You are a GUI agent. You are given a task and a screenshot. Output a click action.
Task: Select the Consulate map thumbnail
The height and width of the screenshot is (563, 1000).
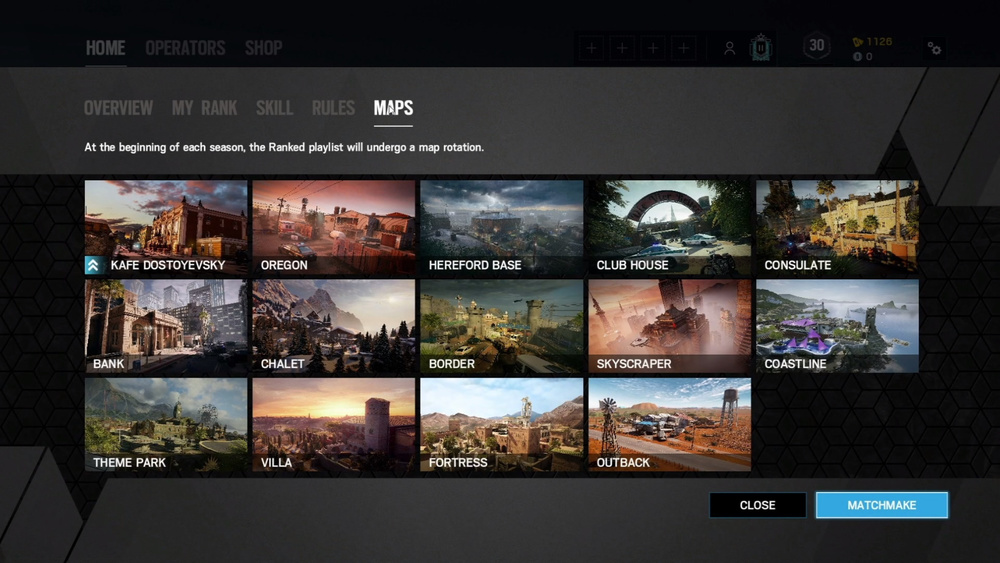tap(837, 228)
